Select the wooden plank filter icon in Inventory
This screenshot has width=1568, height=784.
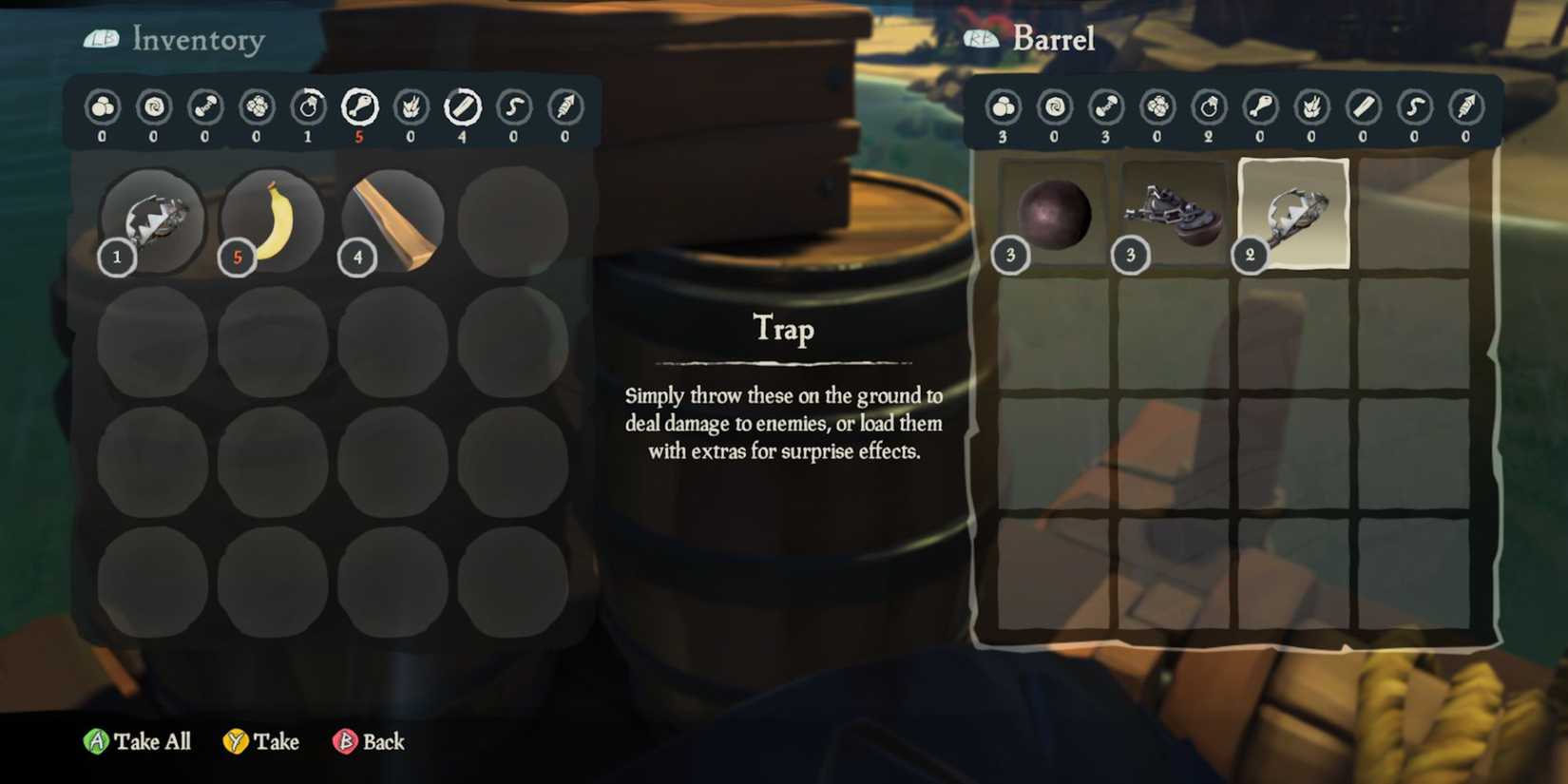tap(464, 109)
